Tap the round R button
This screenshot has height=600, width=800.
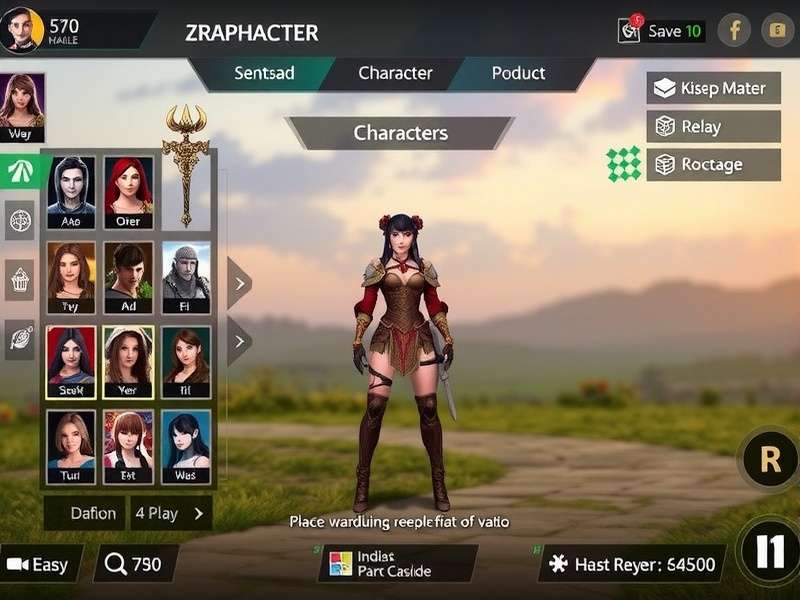770,459
